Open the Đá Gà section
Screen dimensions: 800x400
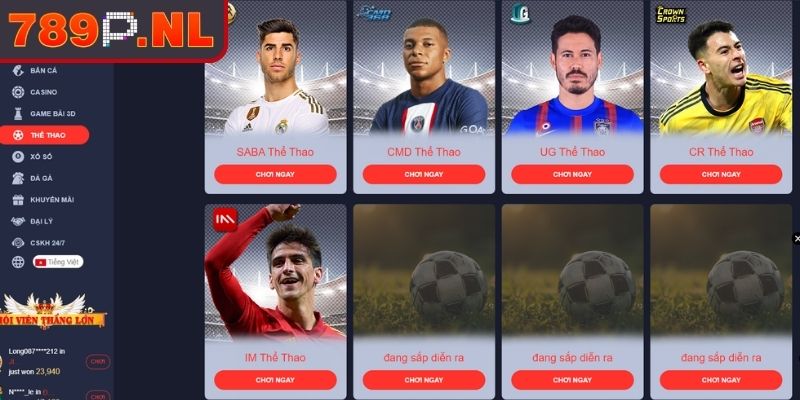tap(42, 178)
